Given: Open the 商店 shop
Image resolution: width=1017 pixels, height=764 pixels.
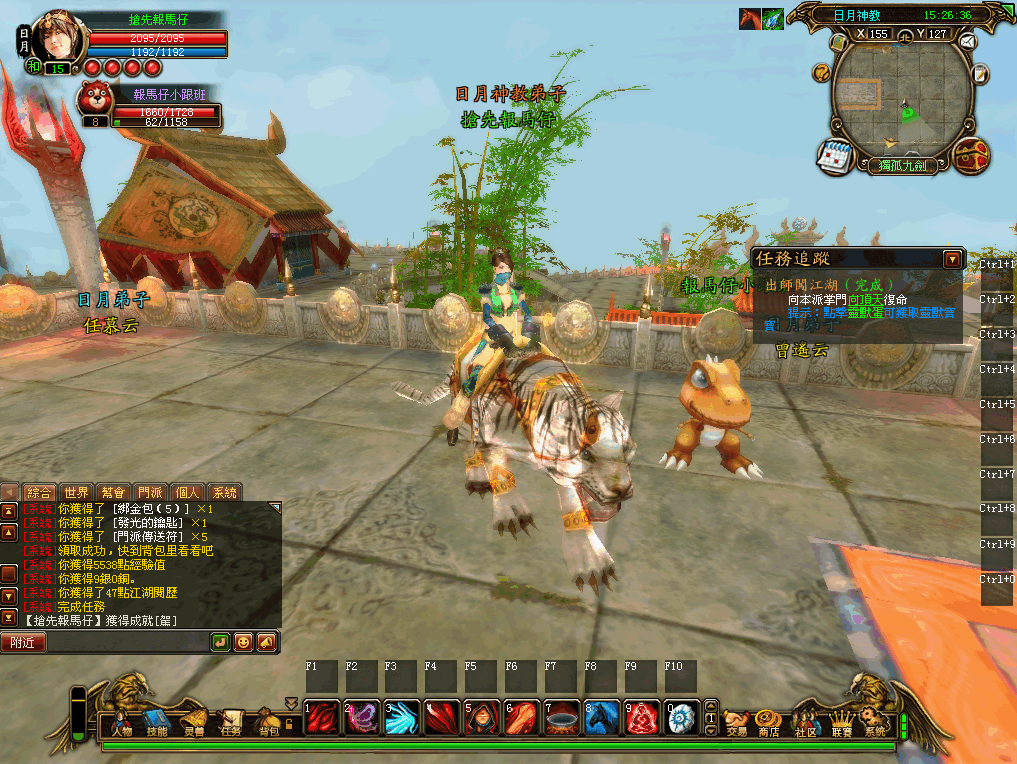Looking at the screenshot, I should pos(769,721).
